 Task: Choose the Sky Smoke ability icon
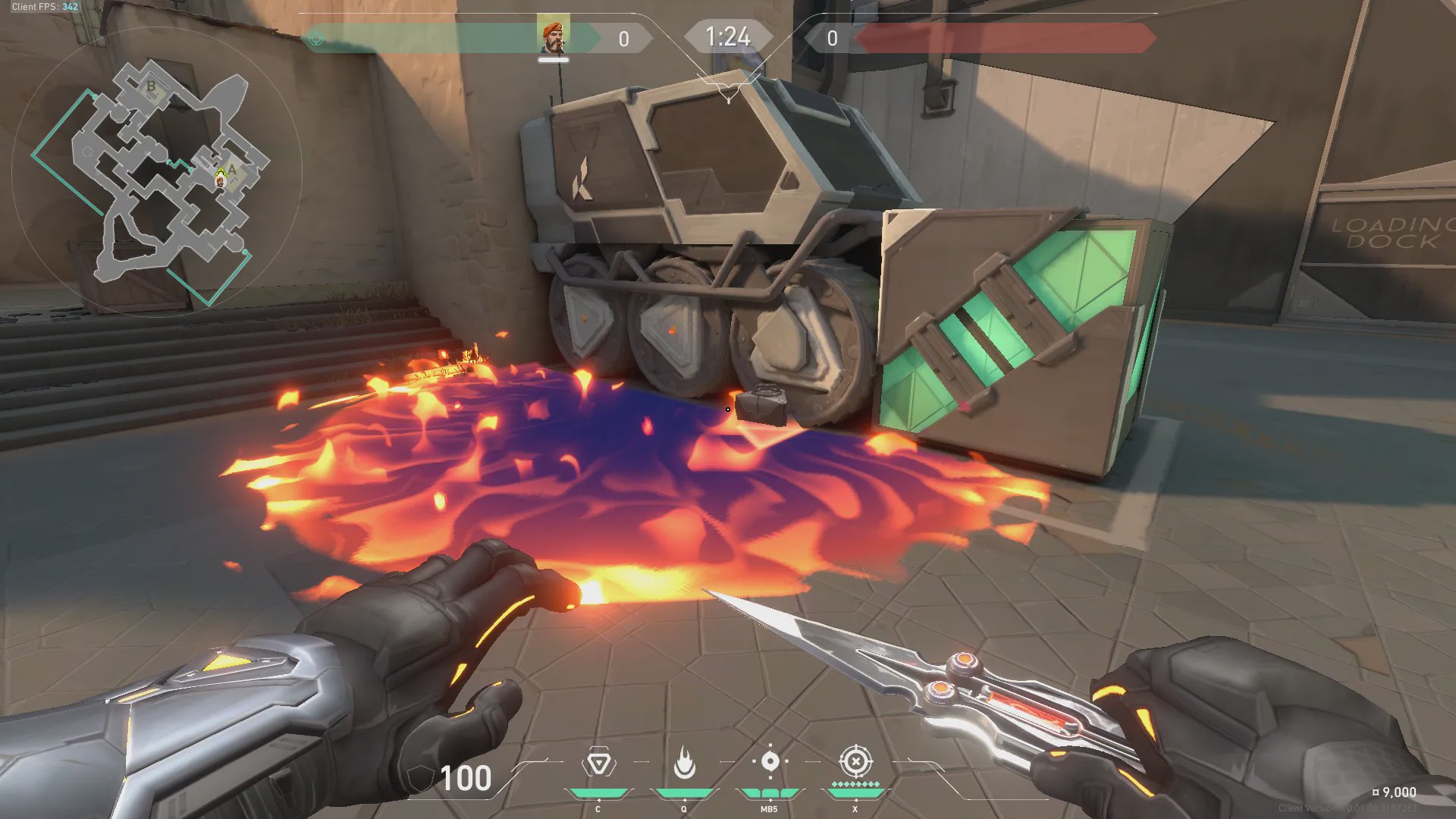pyautogui.click(x=770, y=762)
